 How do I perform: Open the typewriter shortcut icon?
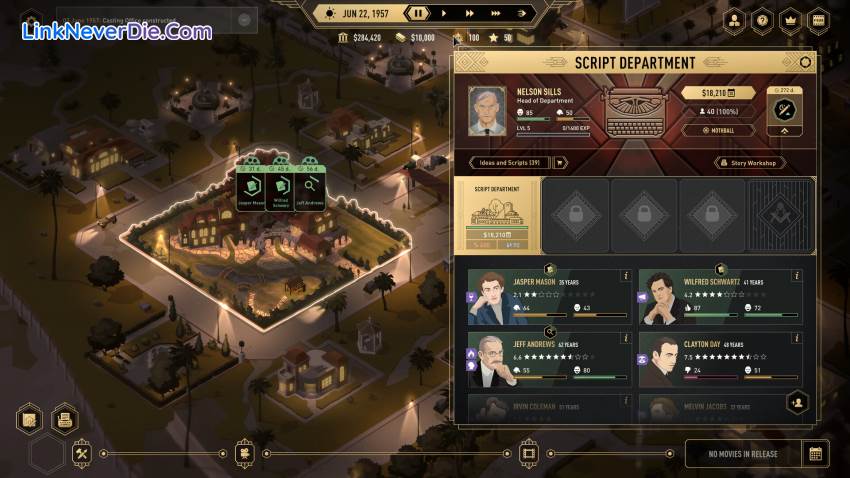coord(65,419)
